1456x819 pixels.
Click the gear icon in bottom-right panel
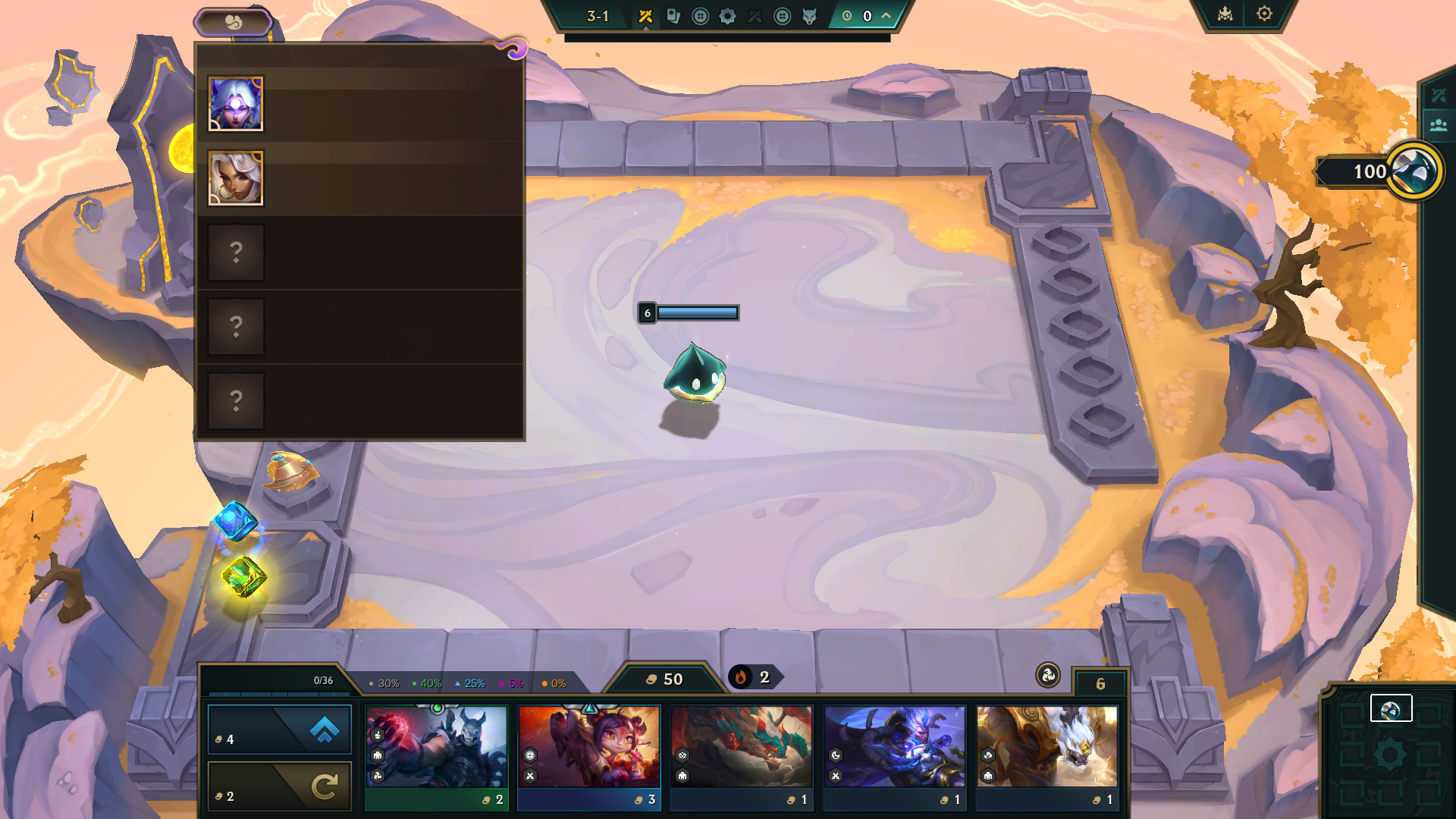coord(1389,754)
